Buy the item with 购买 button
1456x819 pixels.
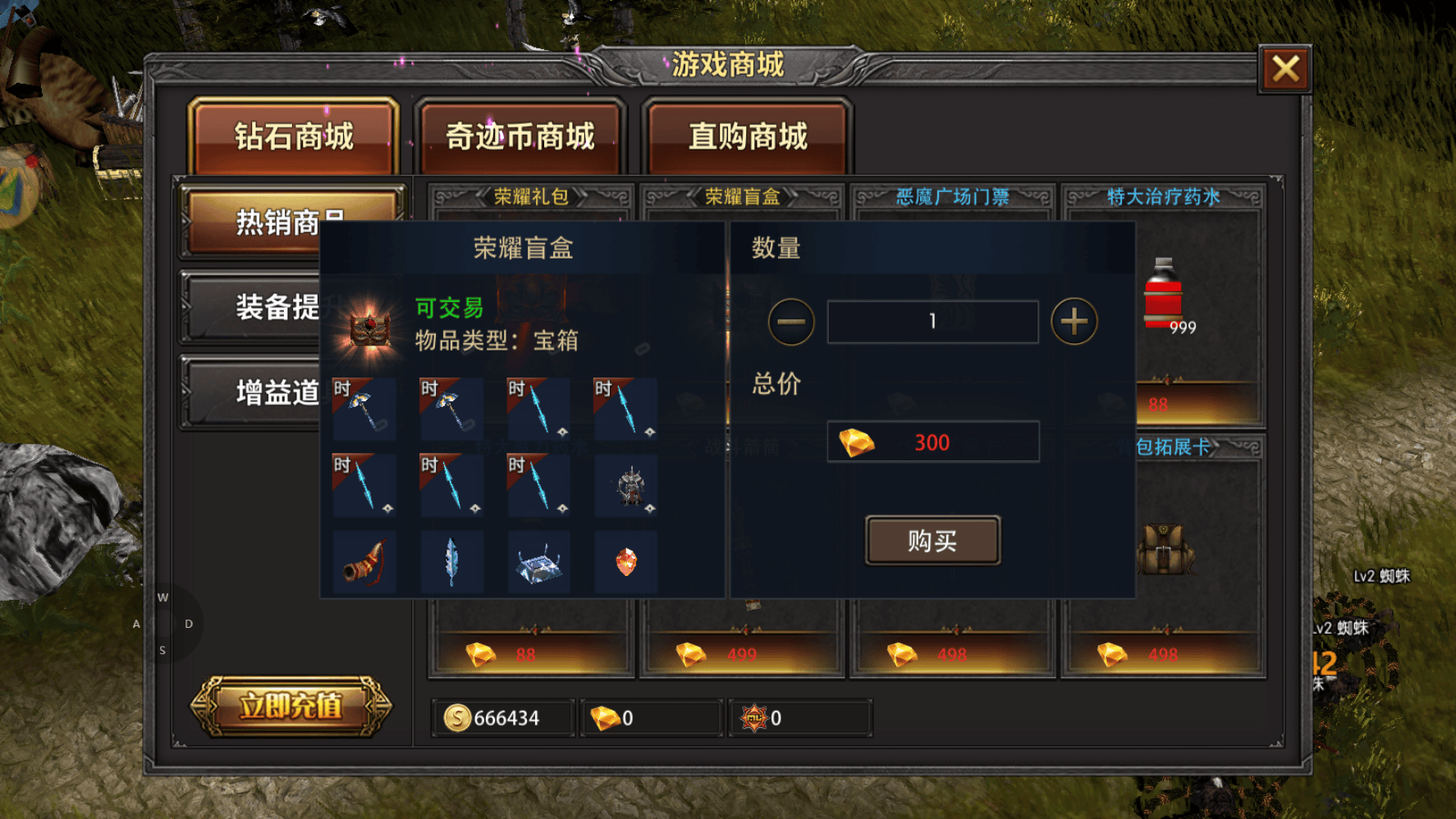[x=932, y=540]
